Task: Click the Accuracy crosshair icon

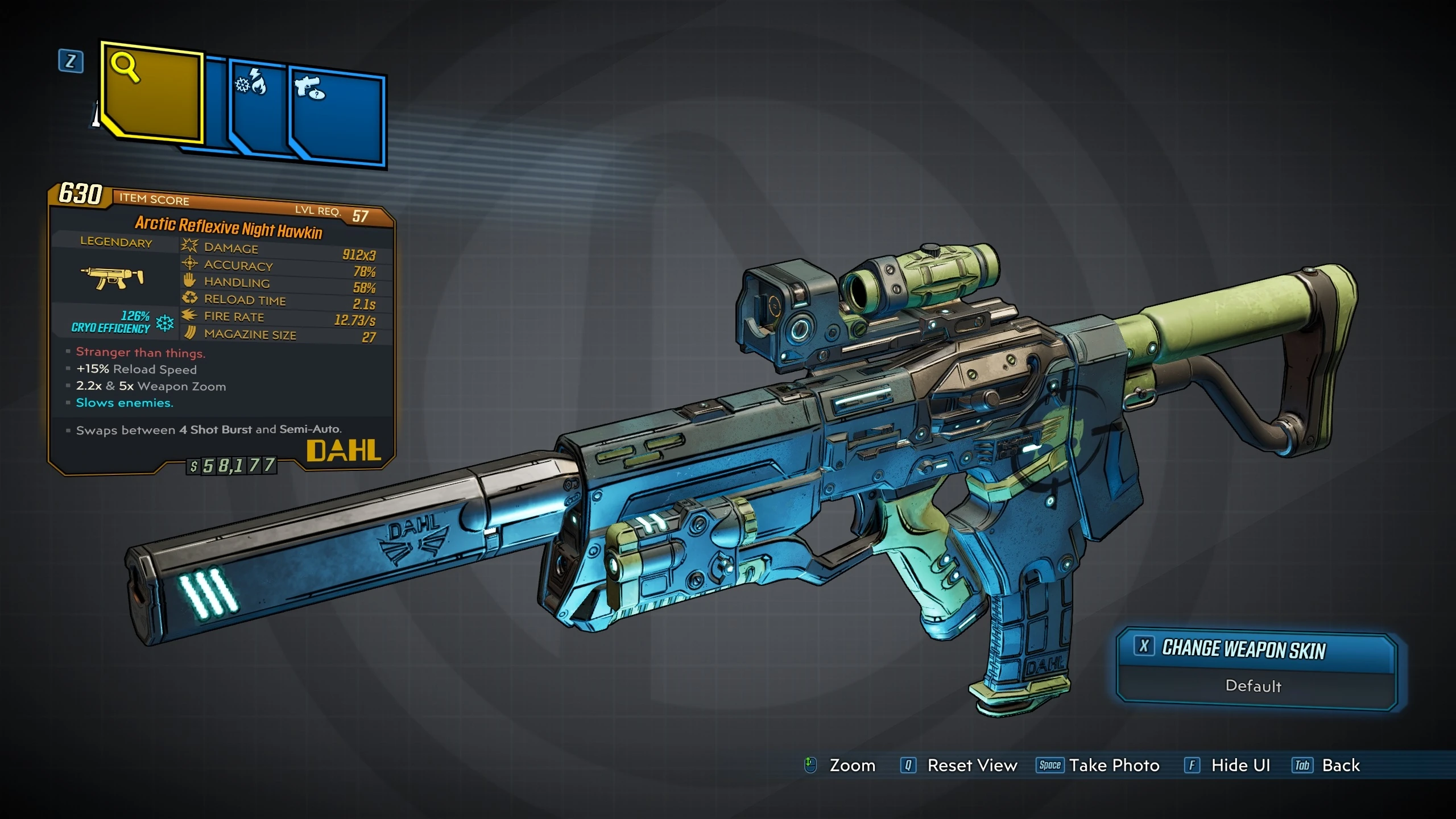Action: tap(189, 264)
